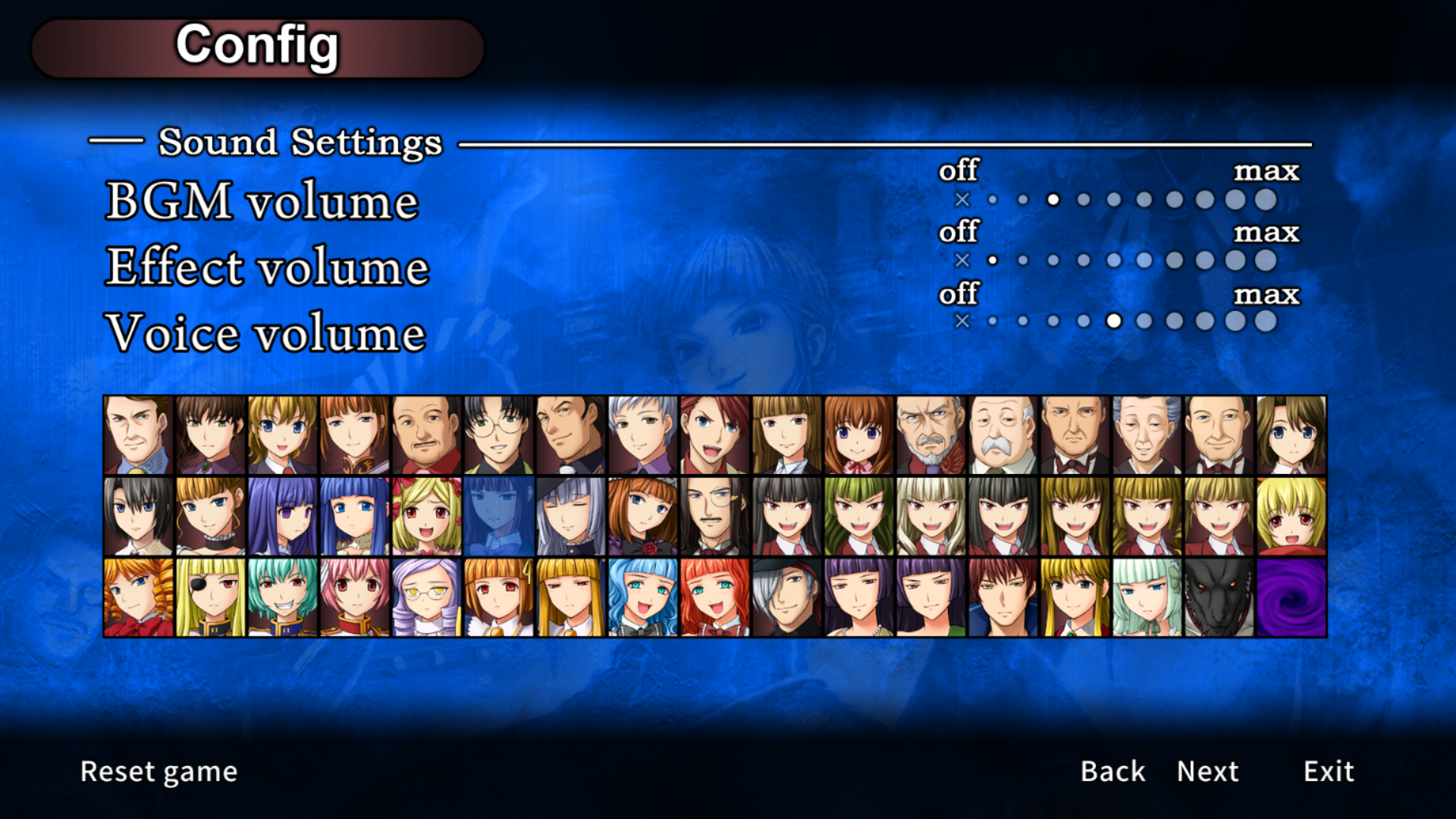Pick the white-mustached old man portrait
The width and height of the screenshot is (1456, 819).
click(1003, 435)
